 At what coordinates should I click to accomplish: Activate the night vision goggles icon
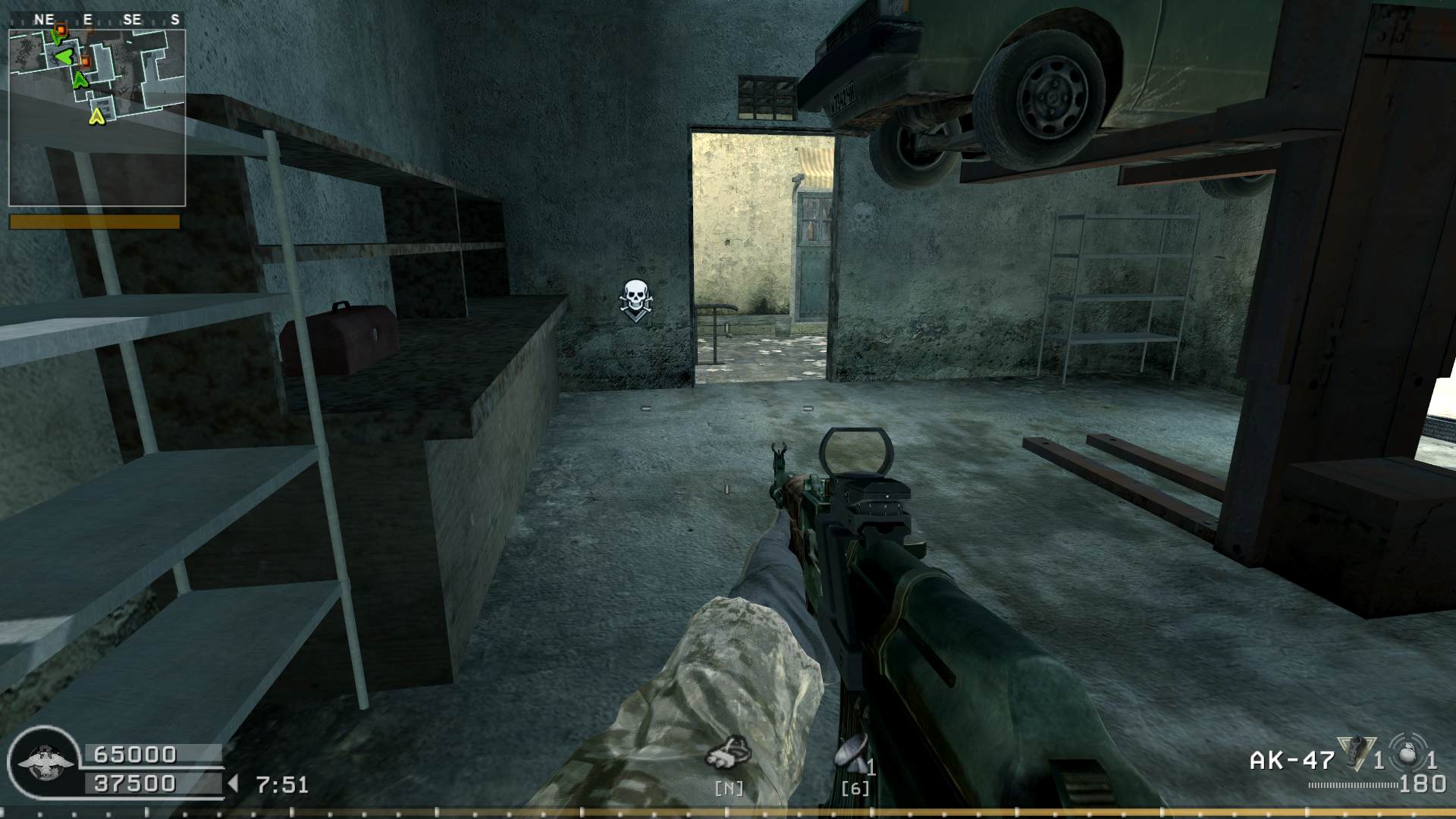[729, 751]
